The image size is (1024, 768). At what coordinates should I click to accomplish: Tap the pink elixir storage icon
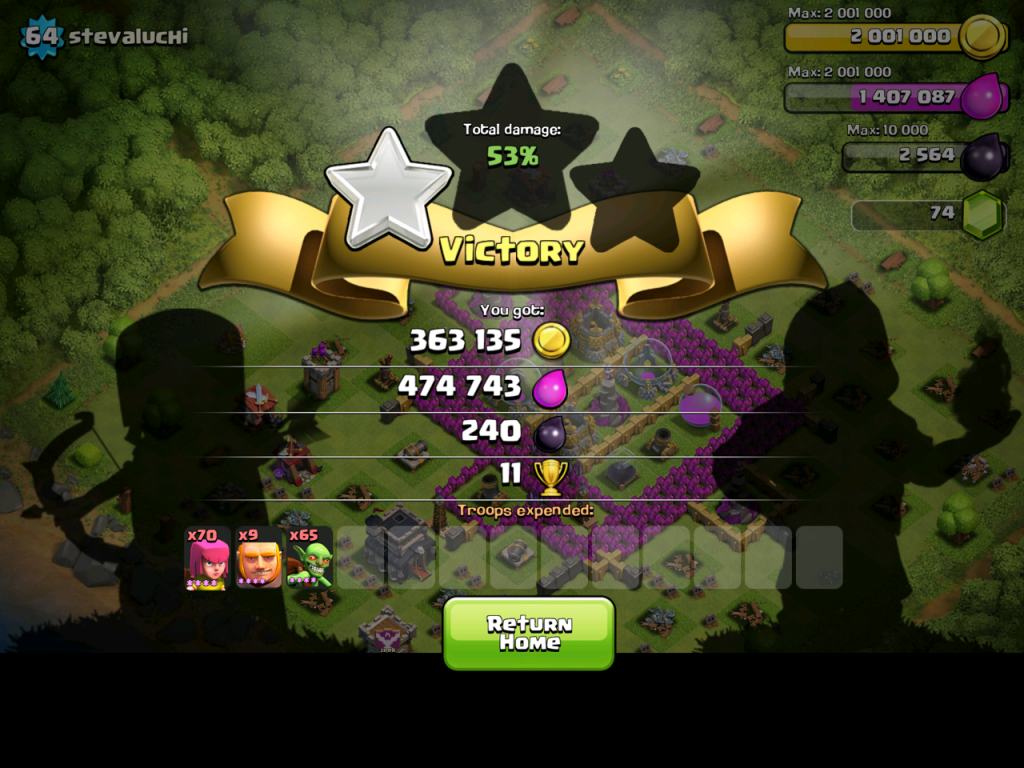click(x=982, y=97)
